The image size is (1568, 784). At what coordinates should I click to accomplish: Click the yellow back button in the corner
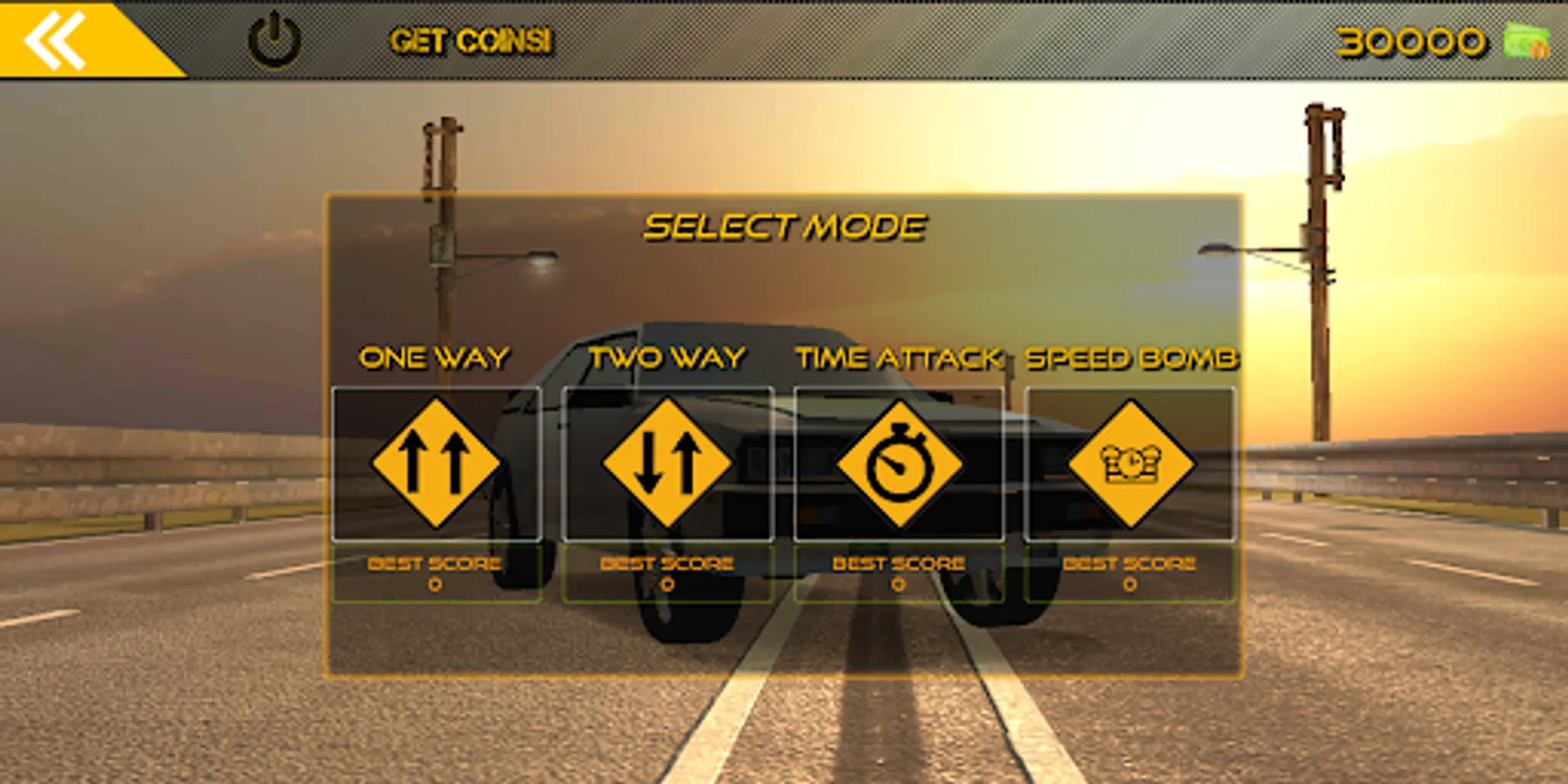point(55,37)
